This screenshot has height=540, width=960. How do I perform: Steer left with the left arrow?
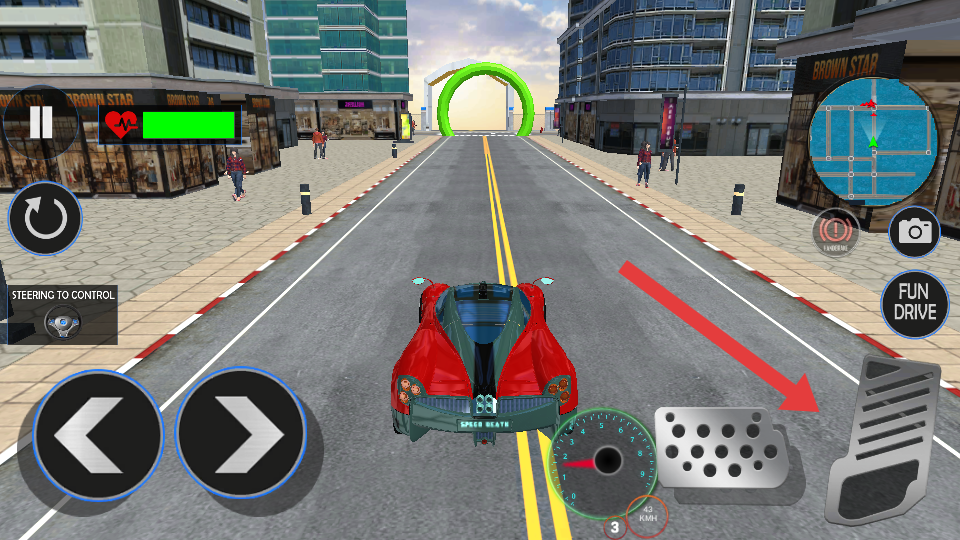click(97, 434)
